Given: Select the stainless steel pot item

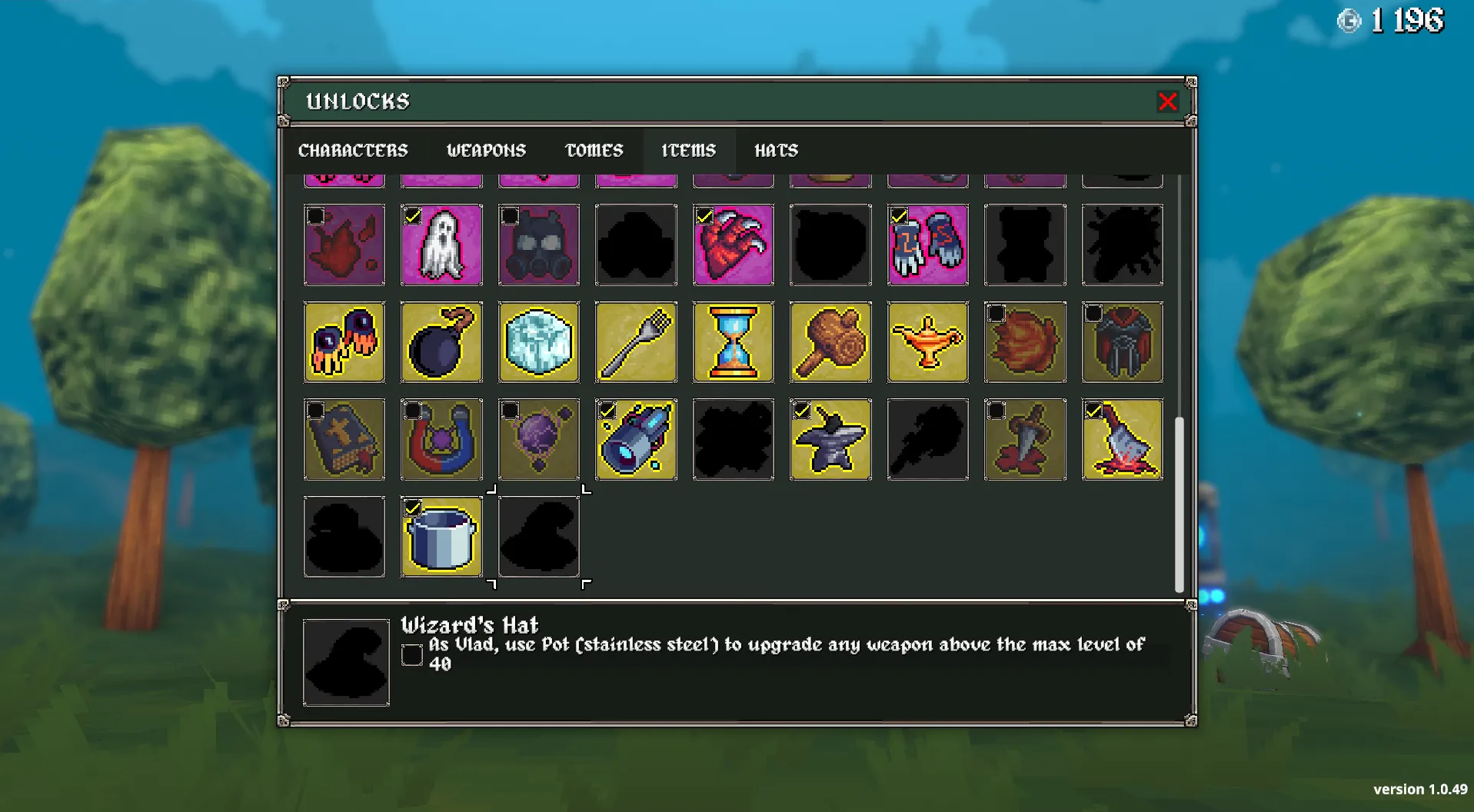Looking at the screenshot, I should [441, 537].
